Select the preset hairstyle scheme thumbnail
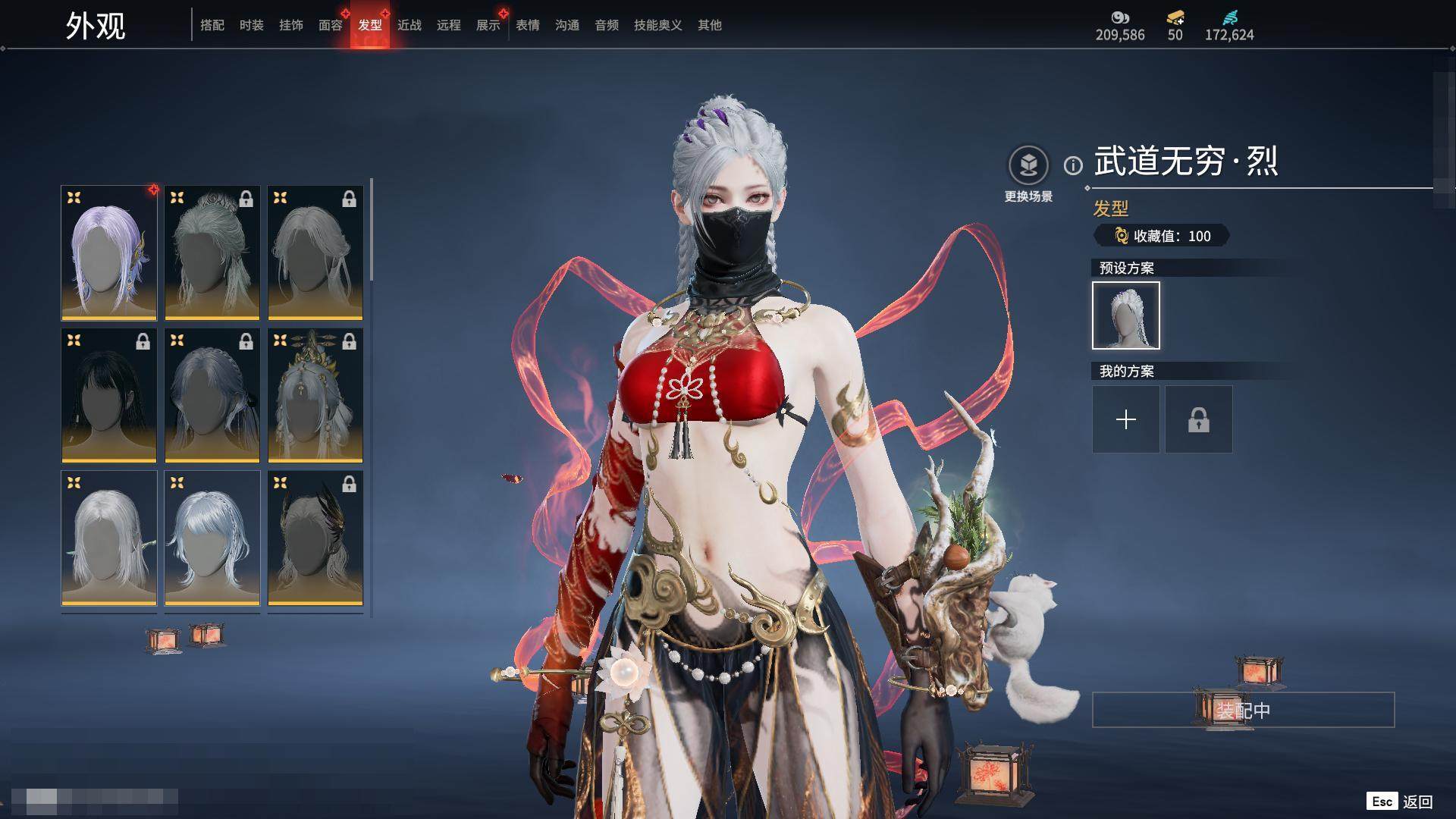 click(1125, 315)
